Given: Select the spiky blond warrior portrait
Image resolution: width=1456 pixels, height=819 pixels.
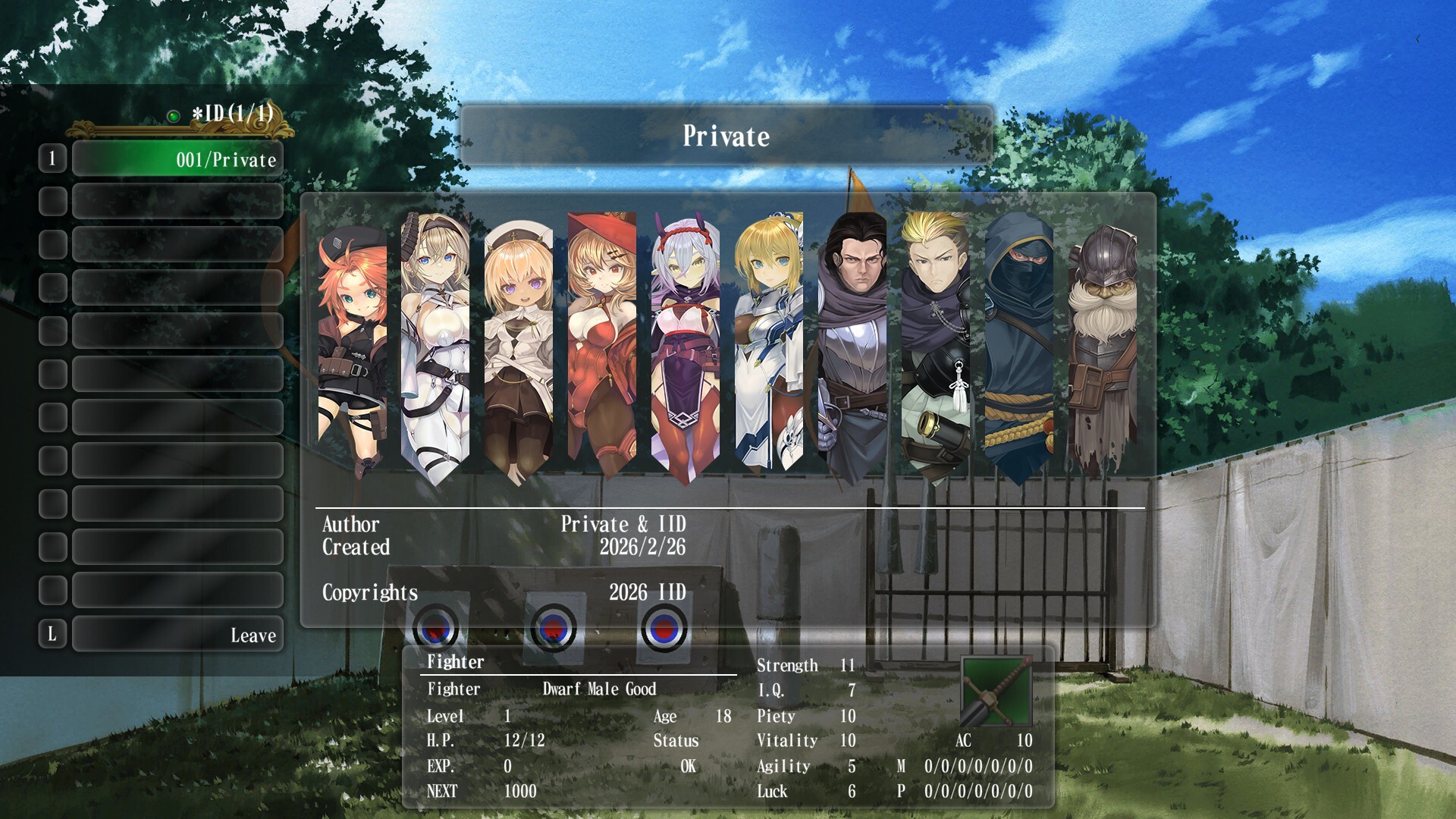Looking at the screenshot, I should 938,341.
